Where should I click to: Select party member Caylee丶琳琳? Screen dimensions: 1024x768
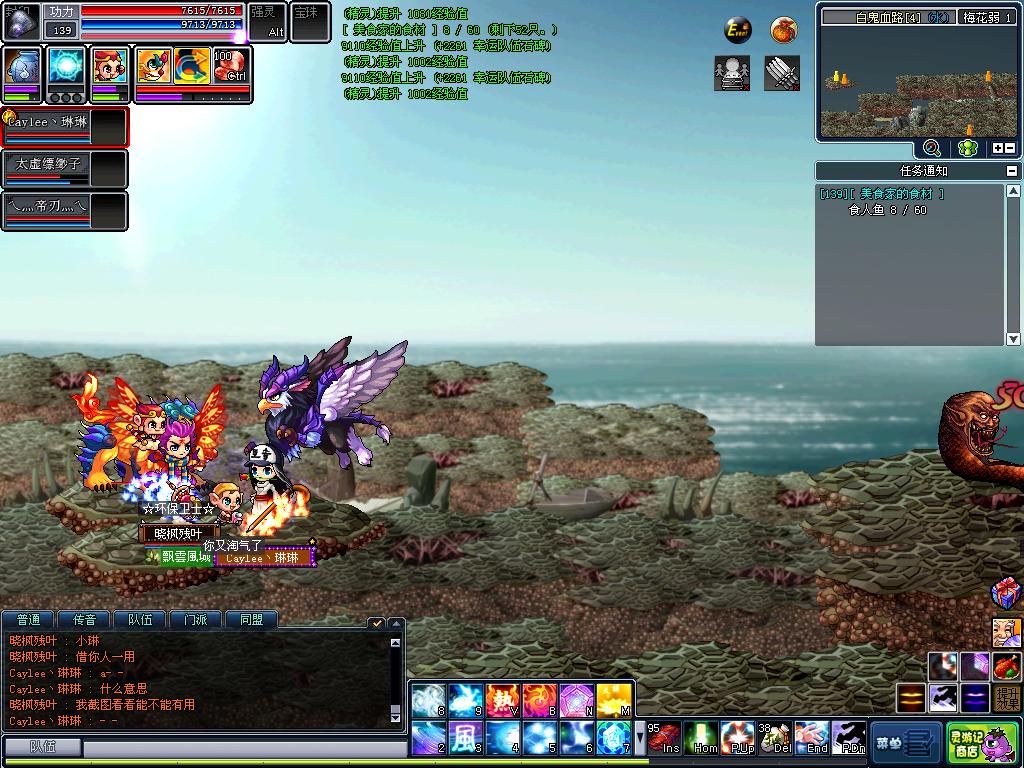[x=65, y=127]
